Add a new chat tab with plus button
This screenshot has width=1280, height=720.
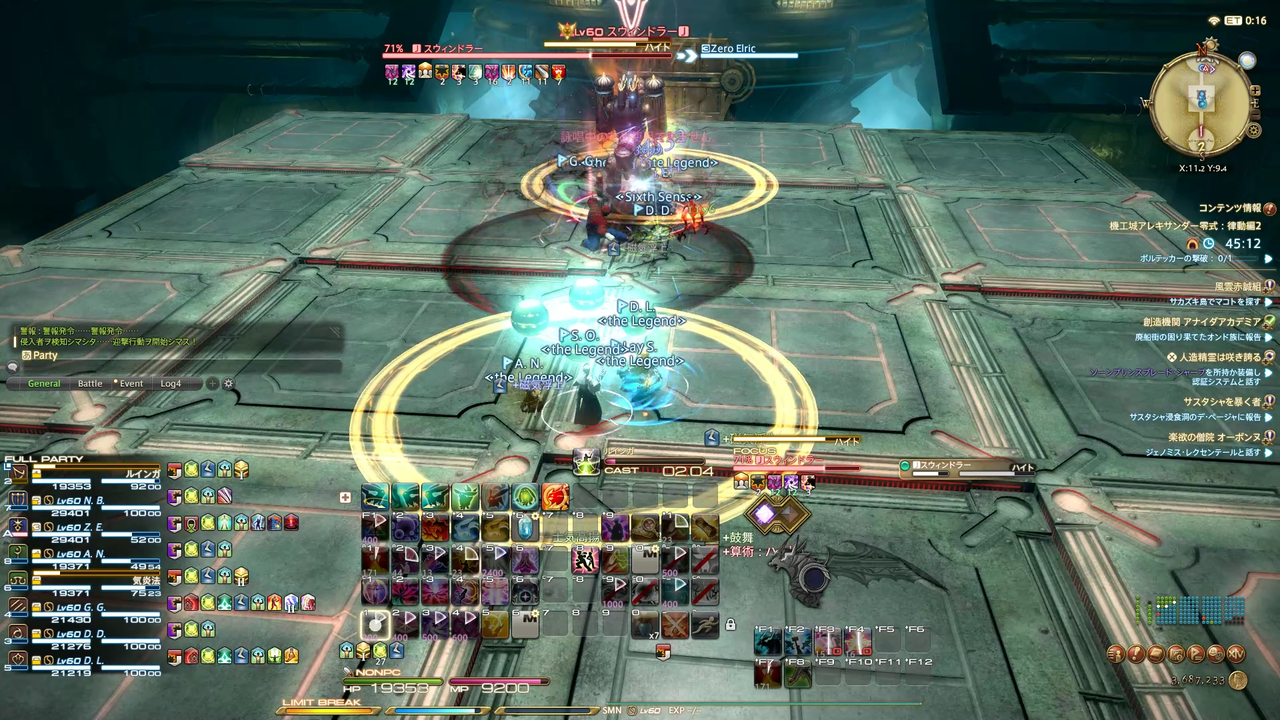pos(212,383)
